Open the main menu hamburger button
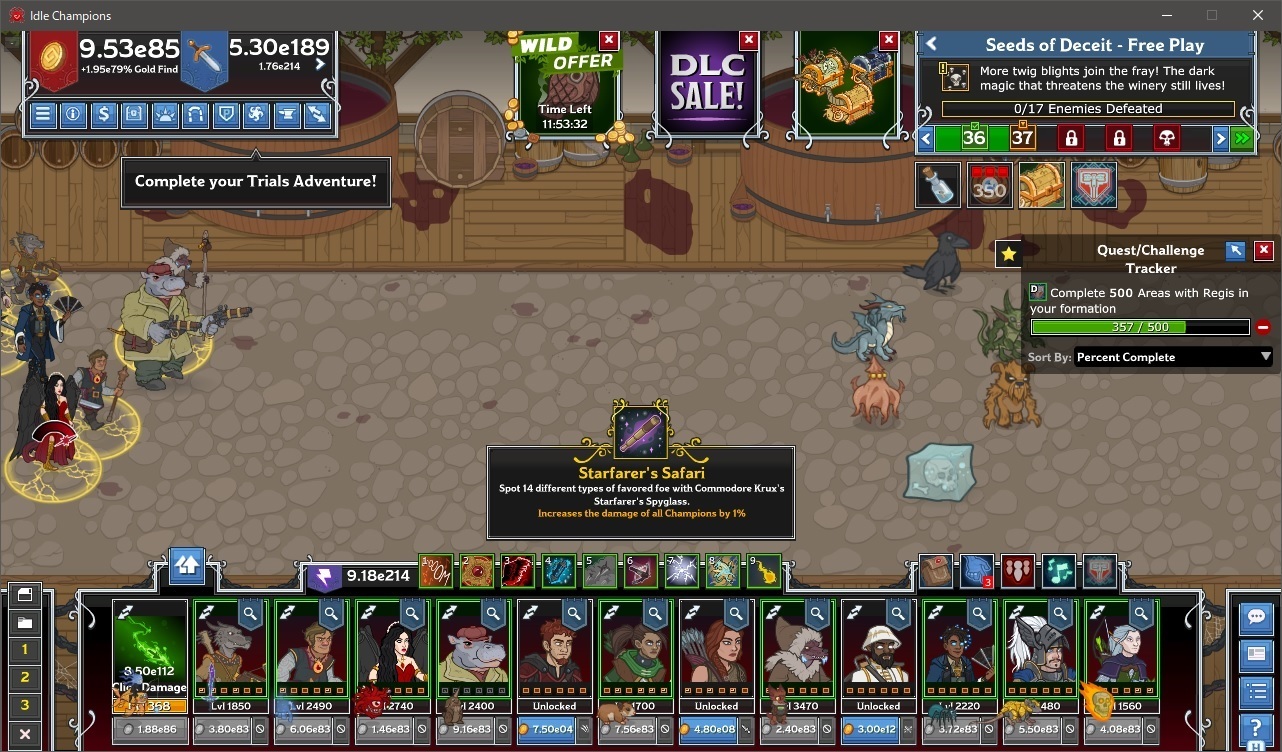The width and height of the screenshot is (1282, 752). tap(43, 114)
